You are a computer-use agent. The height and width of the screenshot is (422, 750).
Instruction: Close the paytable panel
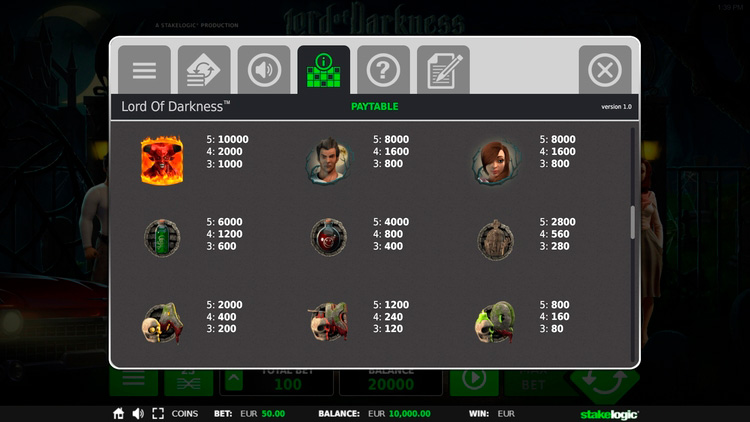604,71
